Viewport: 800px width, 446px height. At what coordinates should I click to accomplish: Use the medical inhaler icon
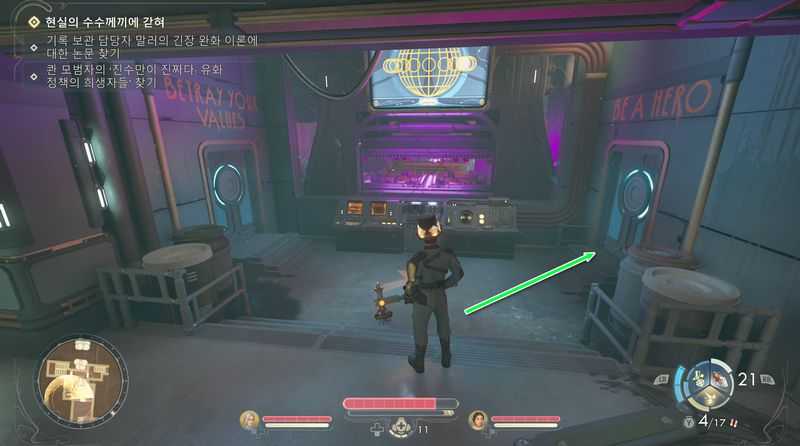coord(400,426)
